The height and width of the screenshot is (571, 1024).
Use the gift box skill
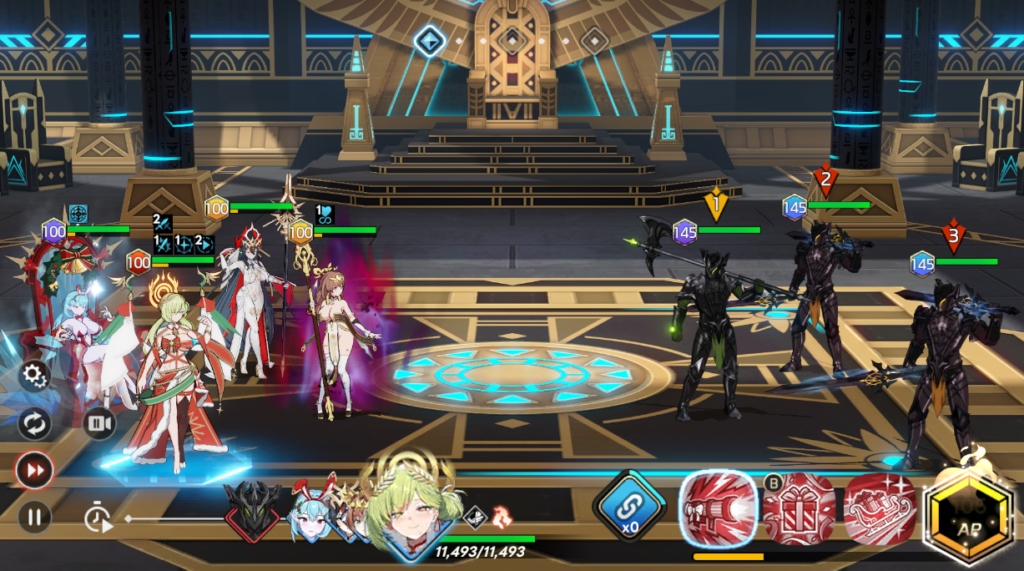coord(799,510)
